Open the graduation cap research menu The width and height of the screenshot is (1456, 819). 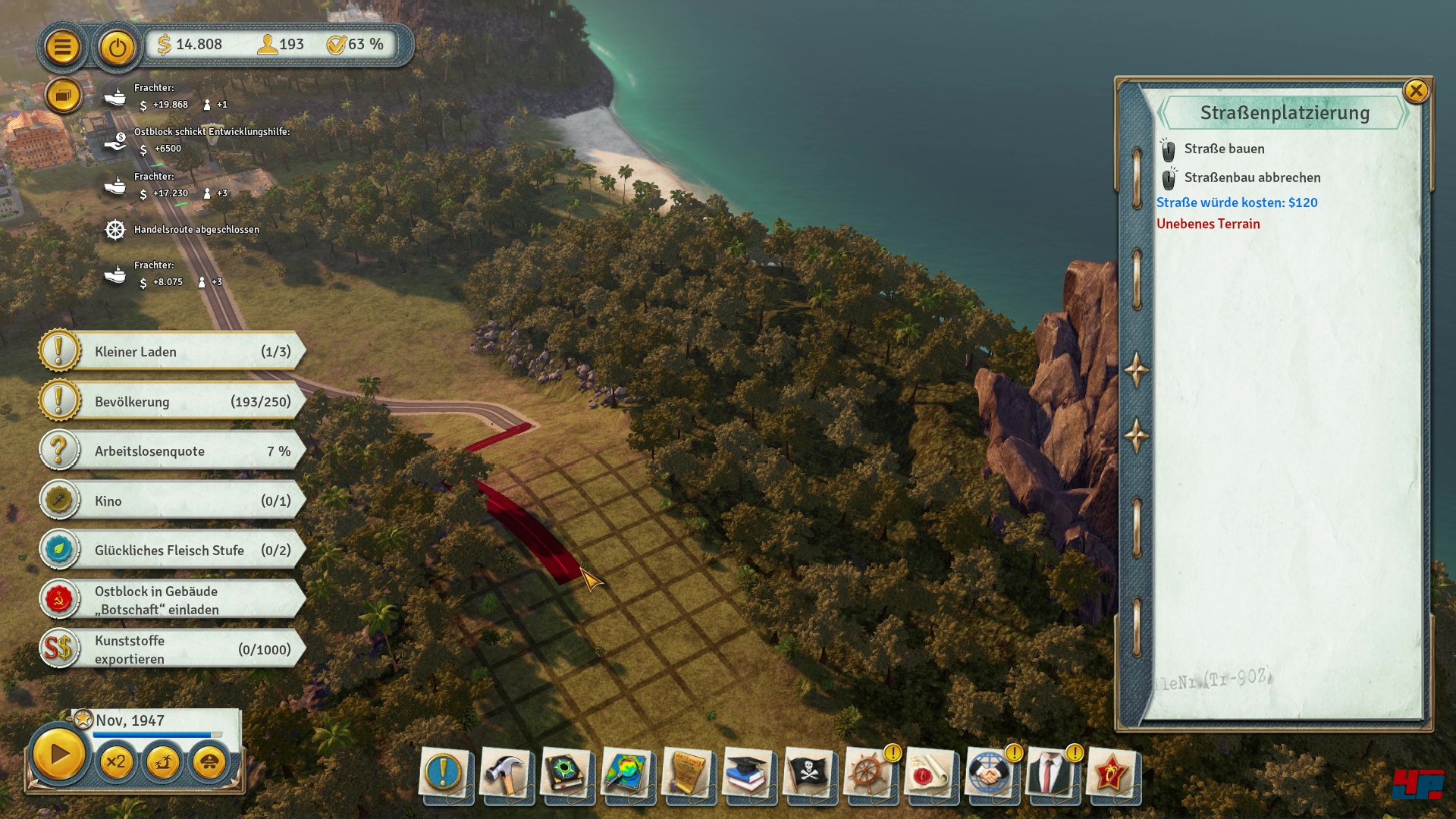[x=747, y=773]
